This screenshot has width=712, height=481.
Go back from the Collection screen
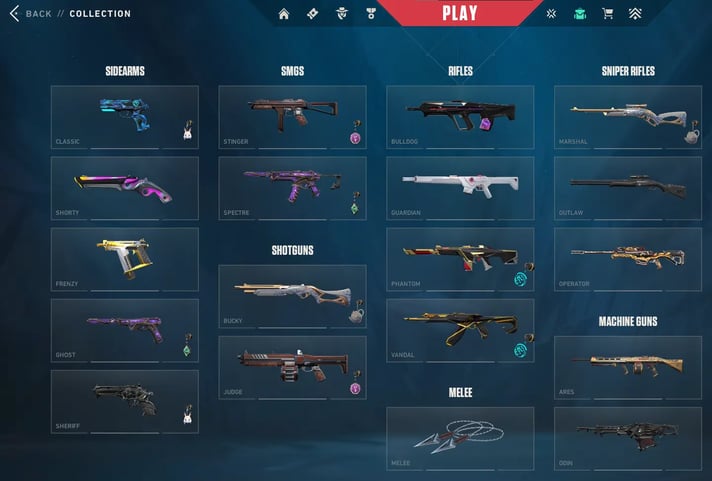click(x=31, y=14)
